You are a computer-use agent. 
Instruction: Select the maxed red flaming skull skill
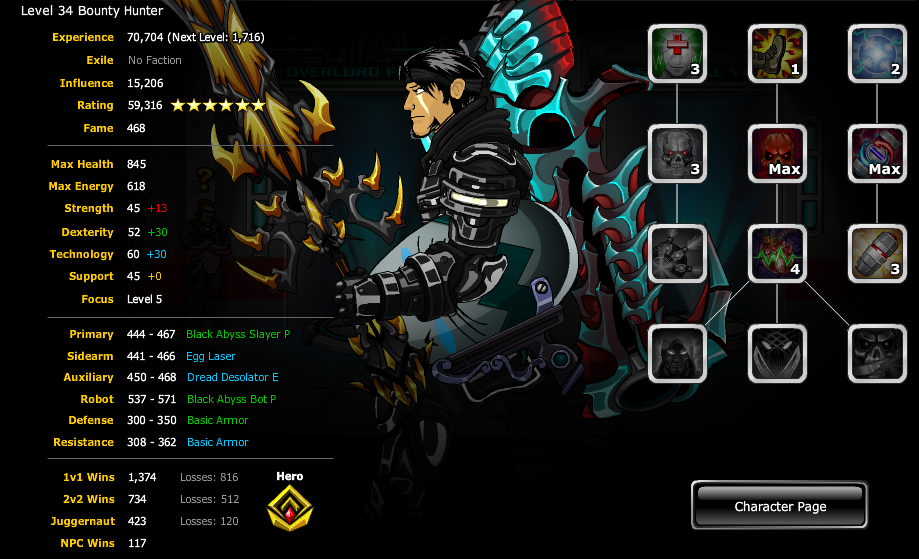coord(777,154)
